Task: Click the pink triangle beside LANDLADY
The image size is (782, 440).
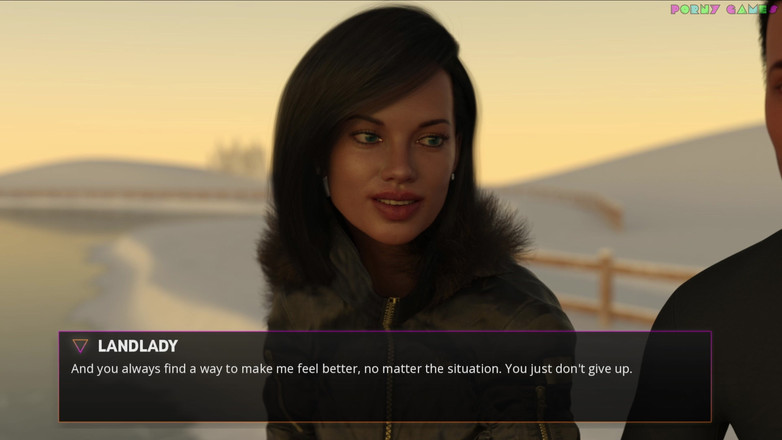Action: click(x=80, y=346)
